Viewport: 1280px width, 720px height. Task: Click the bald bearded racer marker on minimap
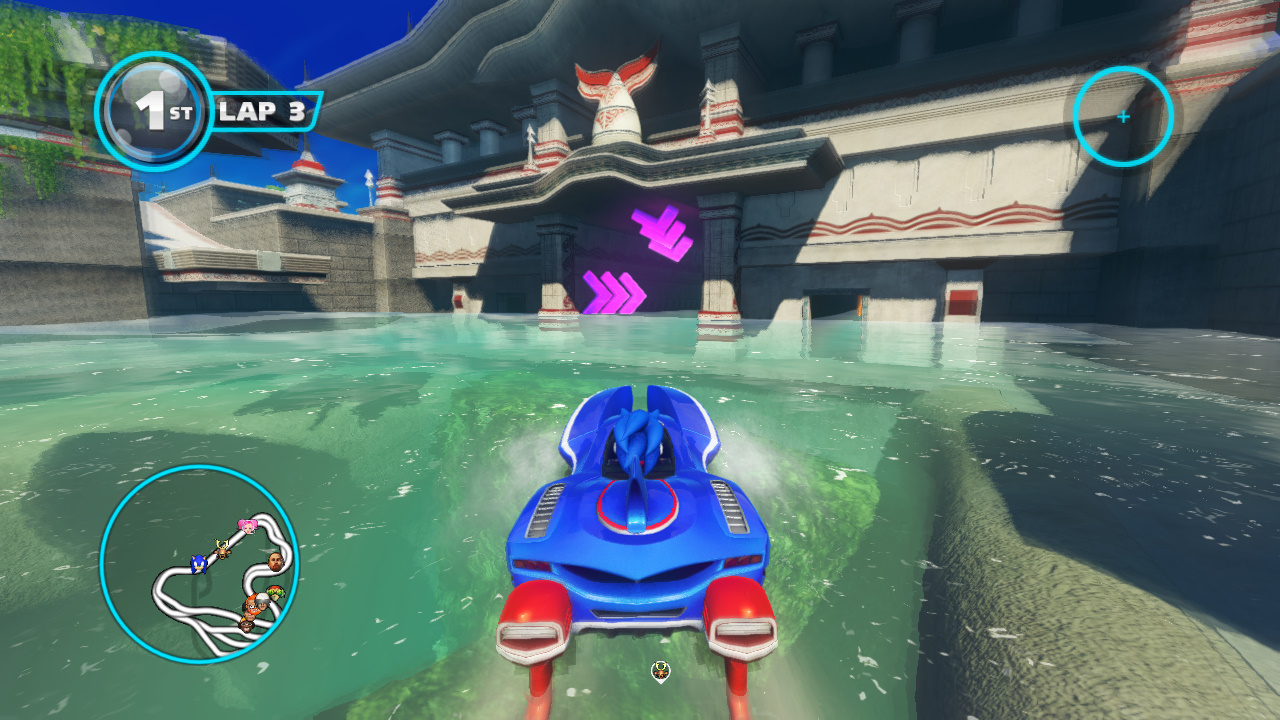[275, 559]
